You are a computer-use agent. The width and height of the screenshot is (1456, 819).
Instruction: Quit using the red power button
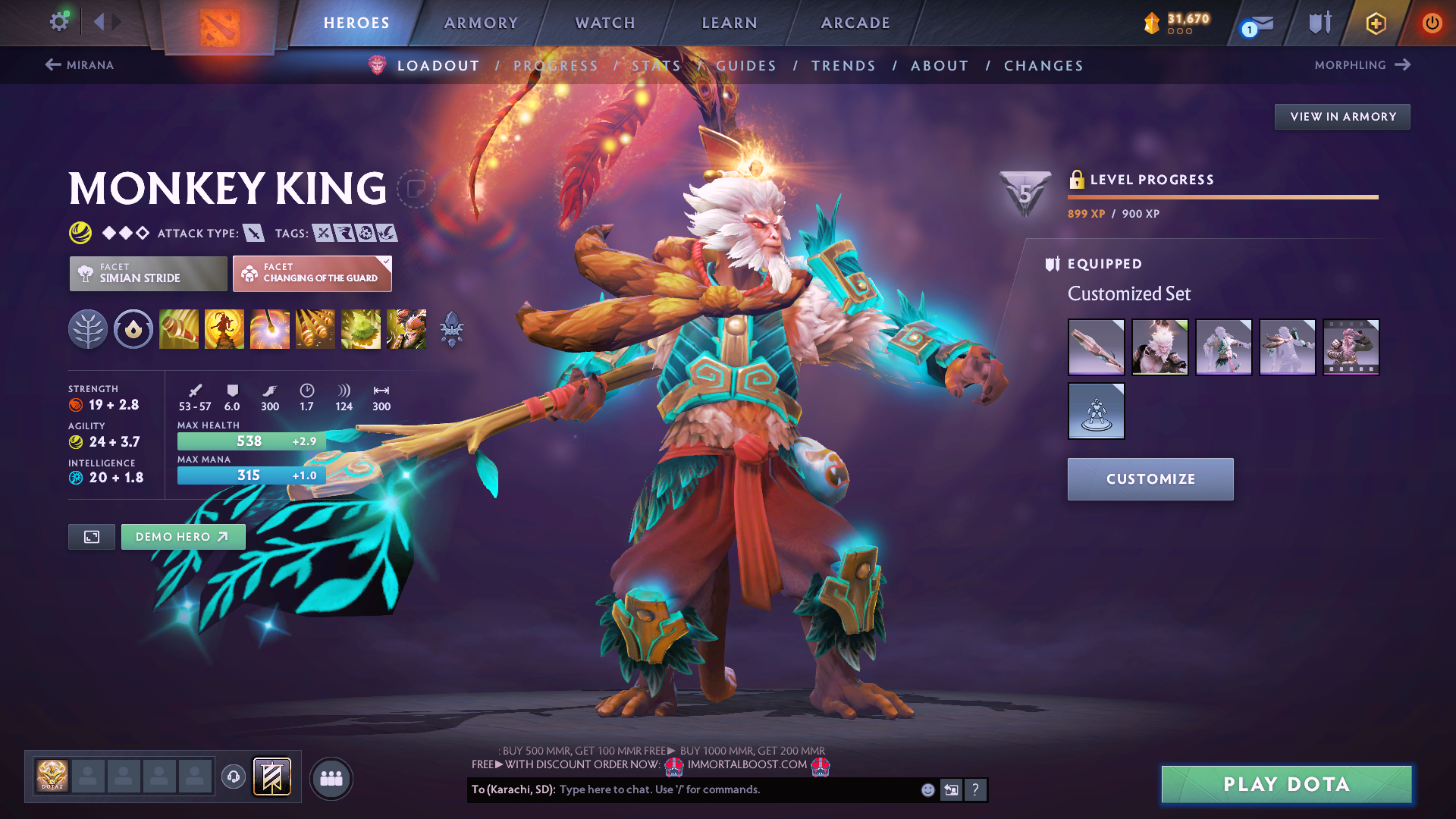(1432, 23)
